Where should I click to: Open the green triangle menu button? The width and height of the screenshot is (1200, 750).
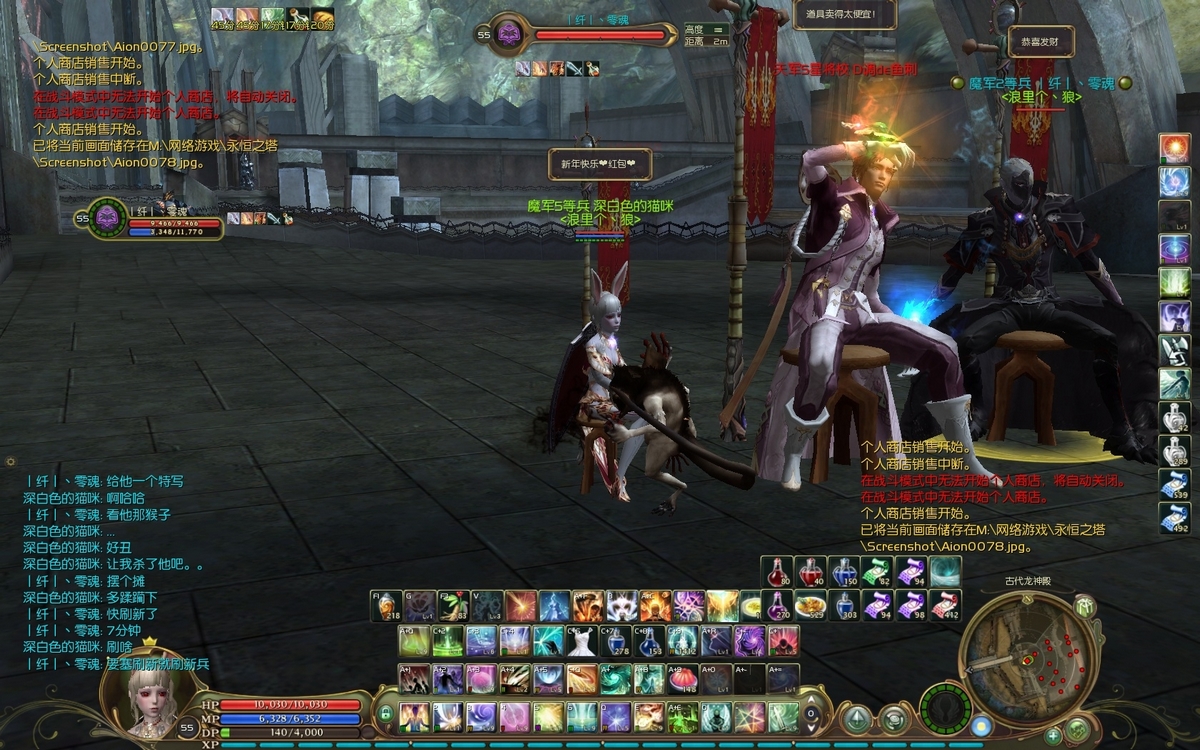(x=858, y=717)
